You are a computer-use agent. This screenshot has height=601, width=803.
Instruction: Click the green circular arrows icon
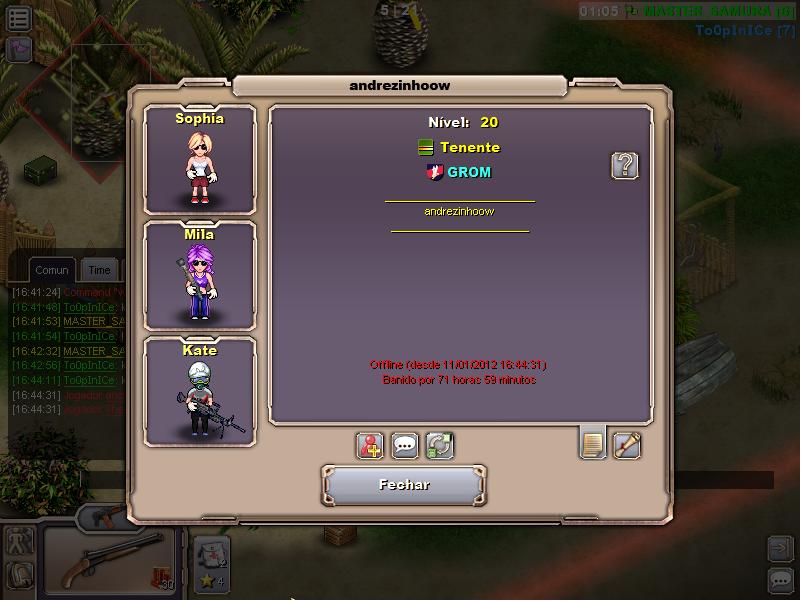(x=439, y=445)
